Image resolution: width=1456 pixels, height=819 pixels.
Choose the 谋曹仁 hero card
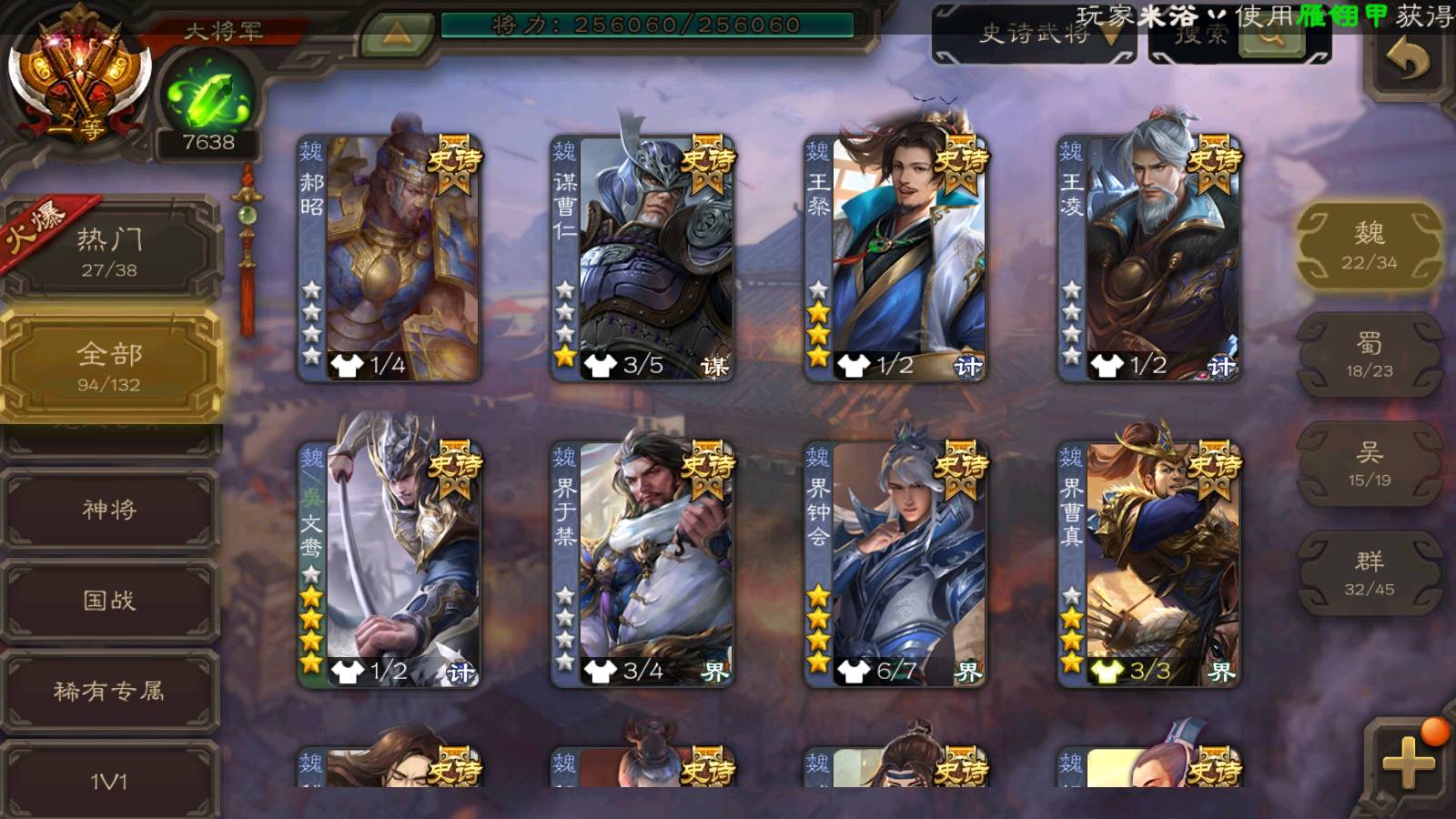pos(642,259)
